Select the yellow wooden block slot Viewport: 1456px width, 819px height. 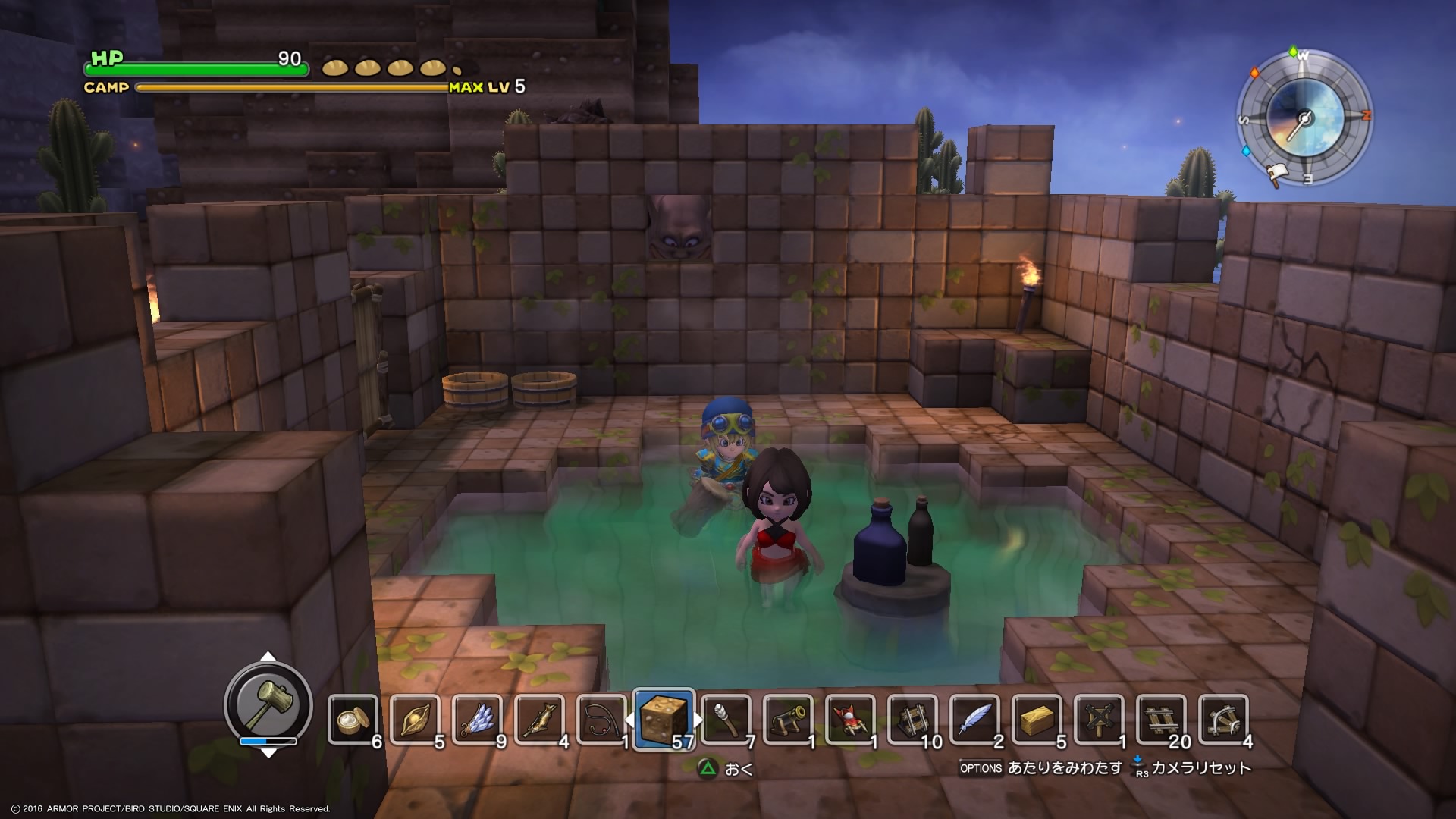(x=1037, y=719)
